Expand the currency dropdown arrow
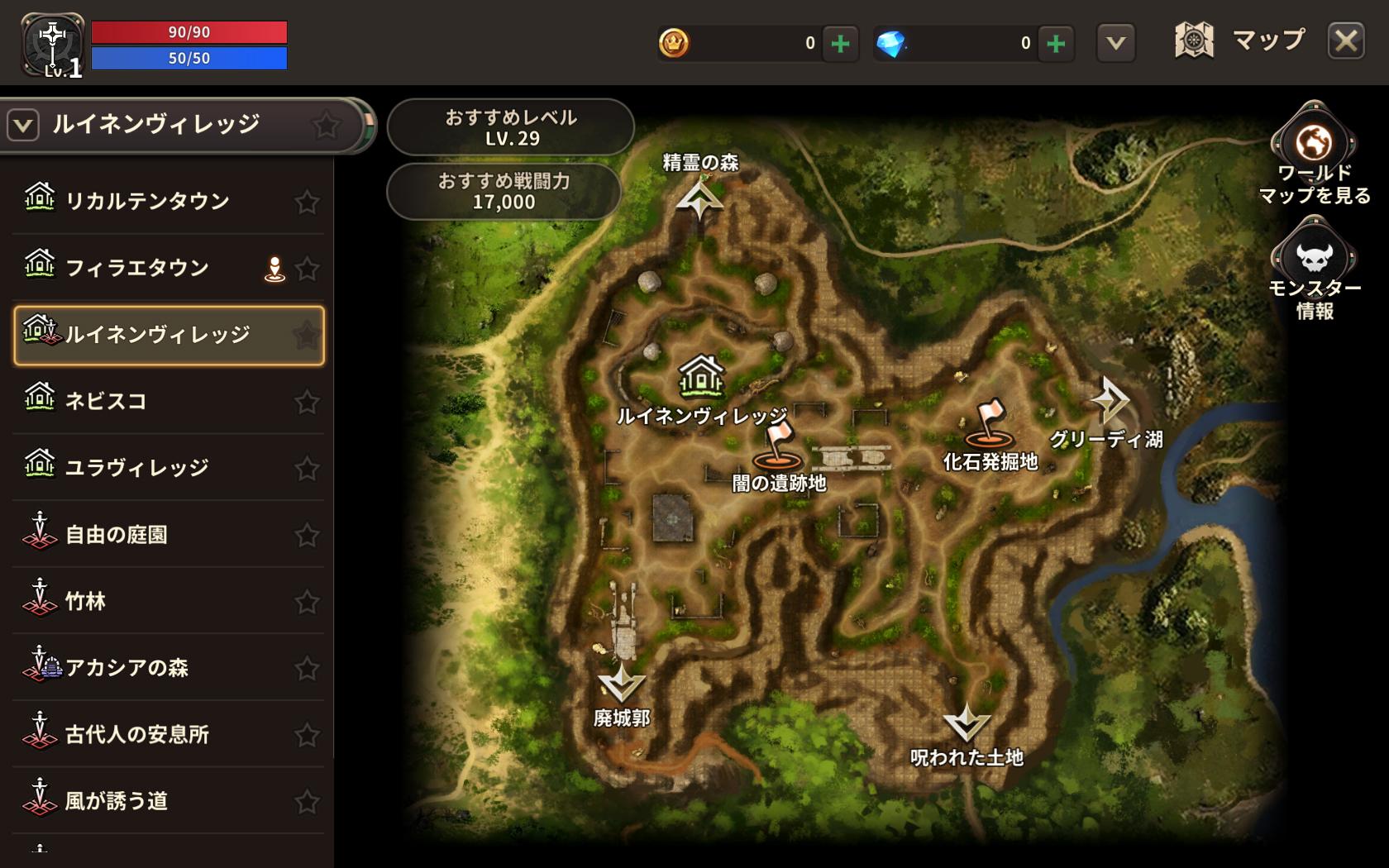Screen dimensions: 1389x868 click(x=1115, y=43)
